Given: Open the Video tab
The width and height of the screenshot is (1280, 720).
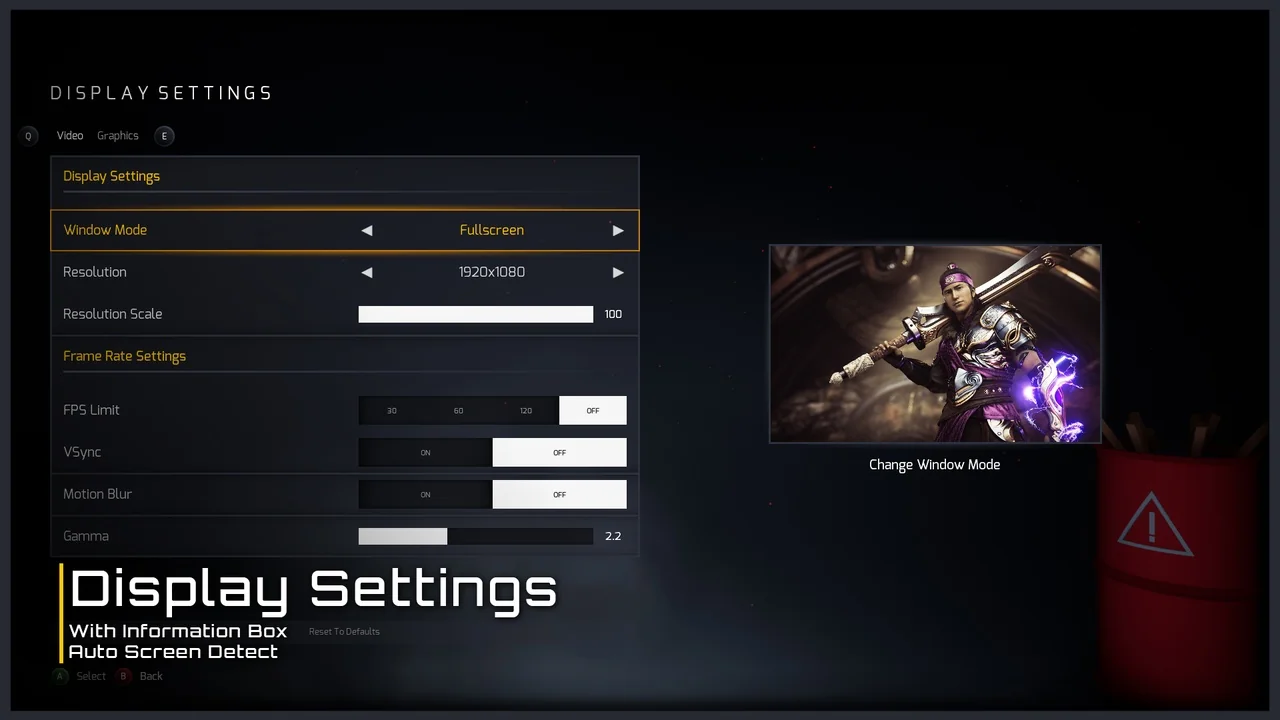Looking at the screenshot, I should pyautogui.click(x=70, y=136).
